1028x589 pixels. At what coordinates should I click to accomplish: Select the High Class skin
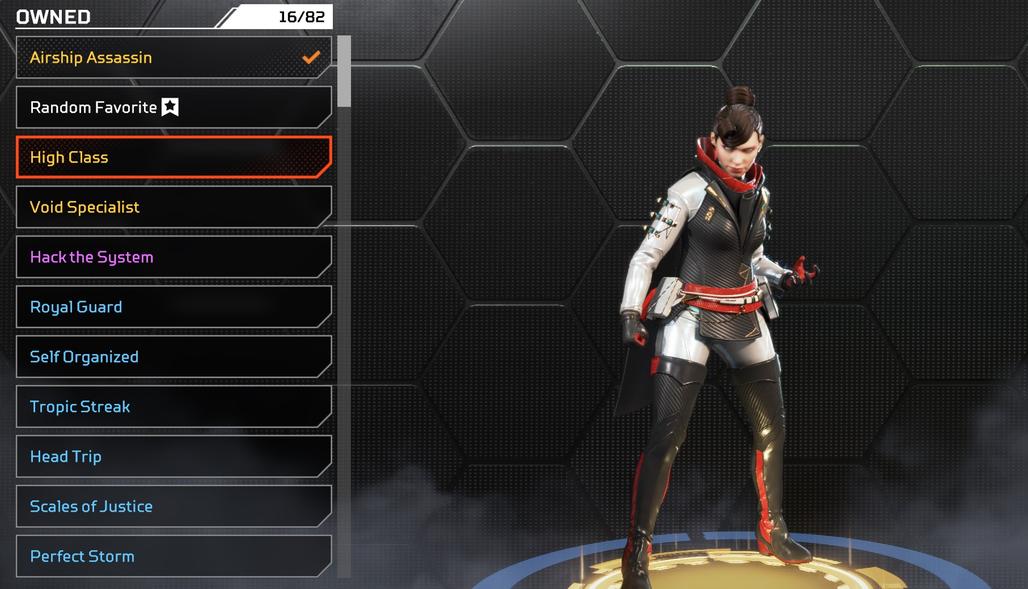(173, 157)
